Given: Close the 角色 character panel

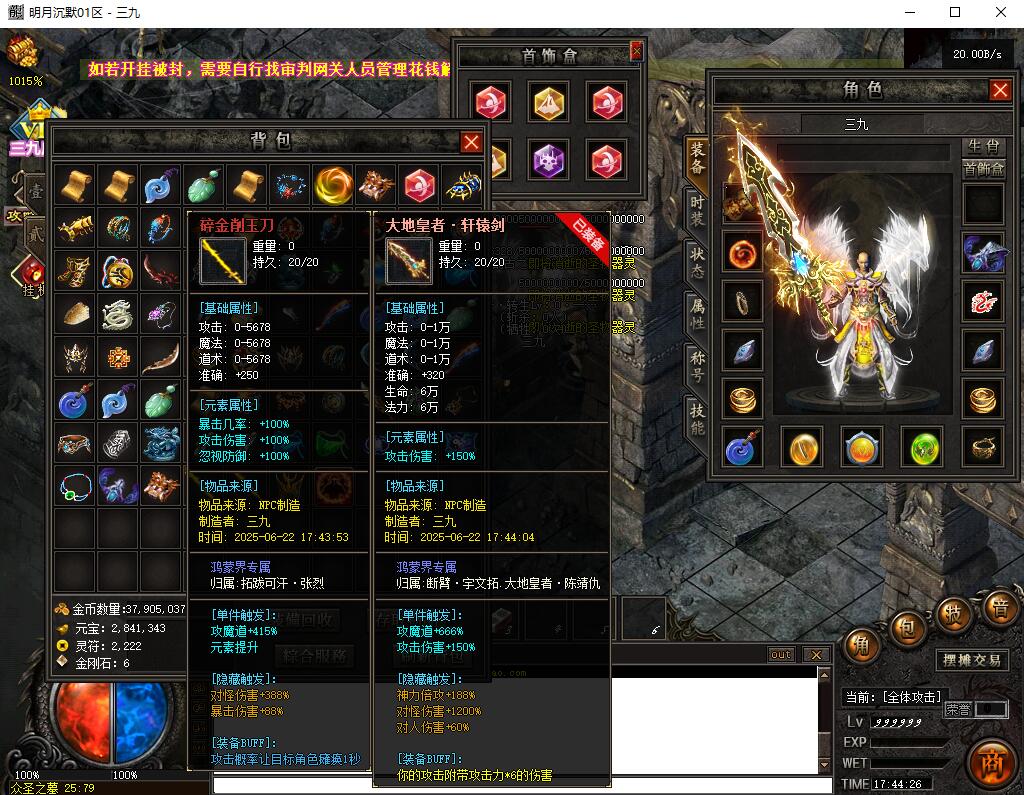Looking at the screenshot, I should [x=1000, y=91].
